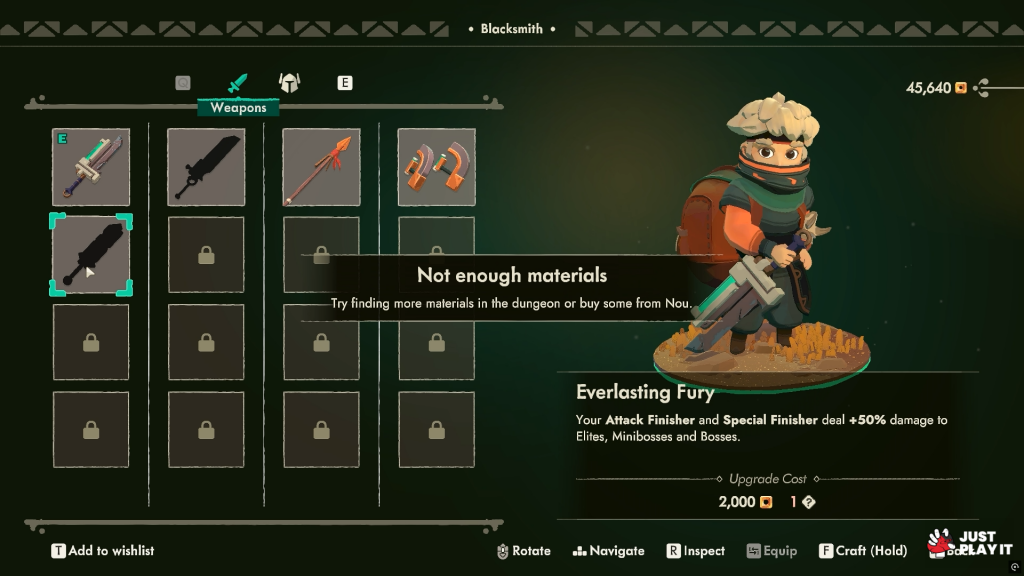Add the weapon to wishlist
The height and width of the screenshot is (576, 1024).
pyautogui.click(x=103, y=551)
